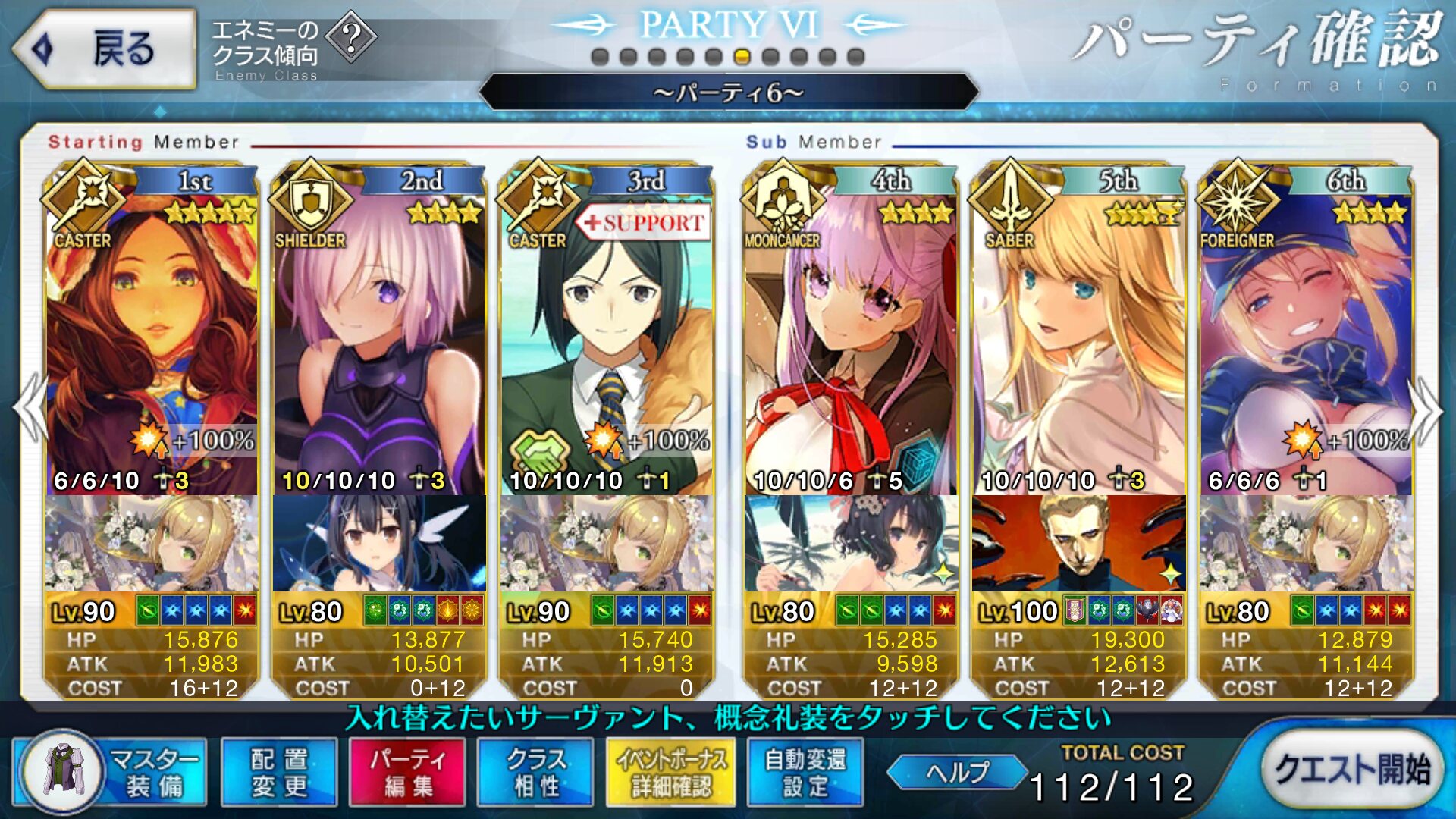Change the Saber's equipped craft essence
The width and height of the screenshot is (1456, 819).
pyautogui.click(x=1078, y=543)
